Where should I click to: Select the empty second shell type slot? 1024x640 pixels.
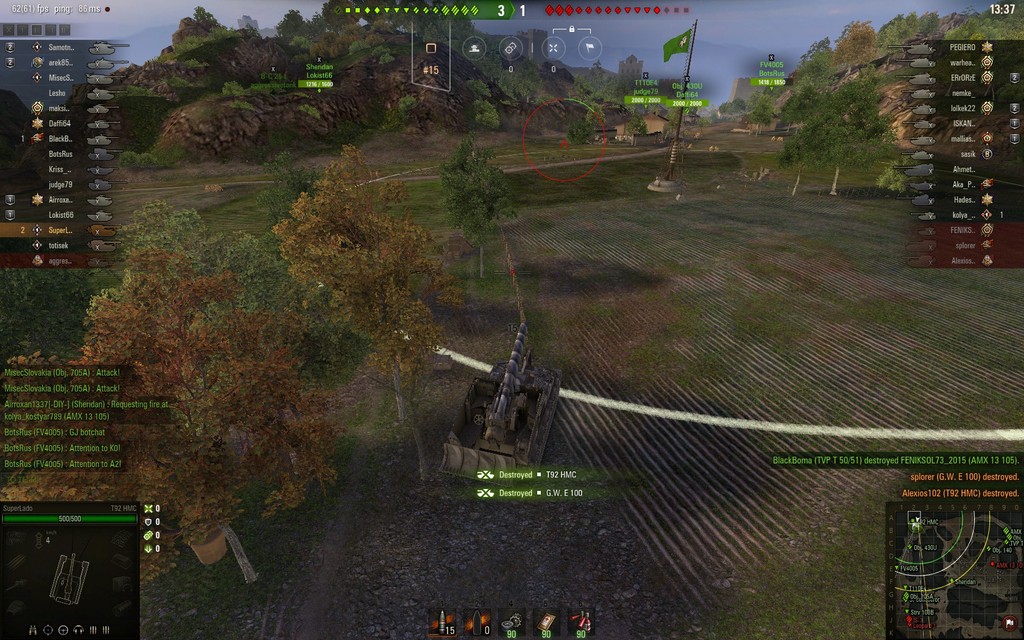[x=477, y=622]
